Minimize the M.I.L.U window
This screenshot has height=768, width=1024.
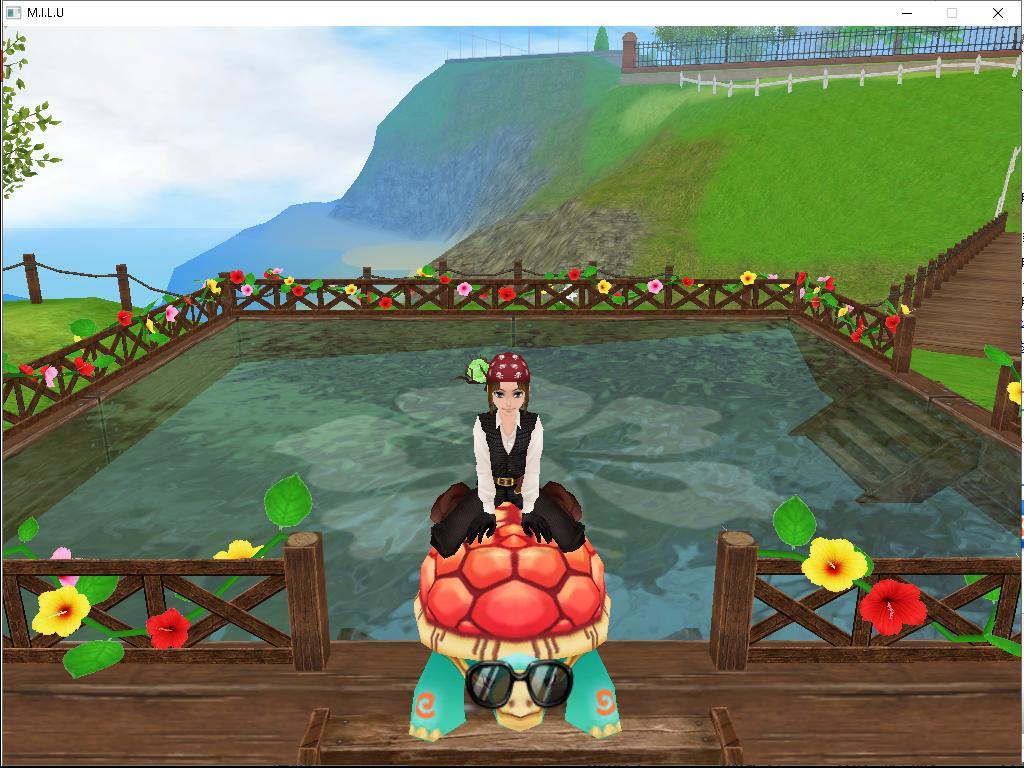pos(907,13)
